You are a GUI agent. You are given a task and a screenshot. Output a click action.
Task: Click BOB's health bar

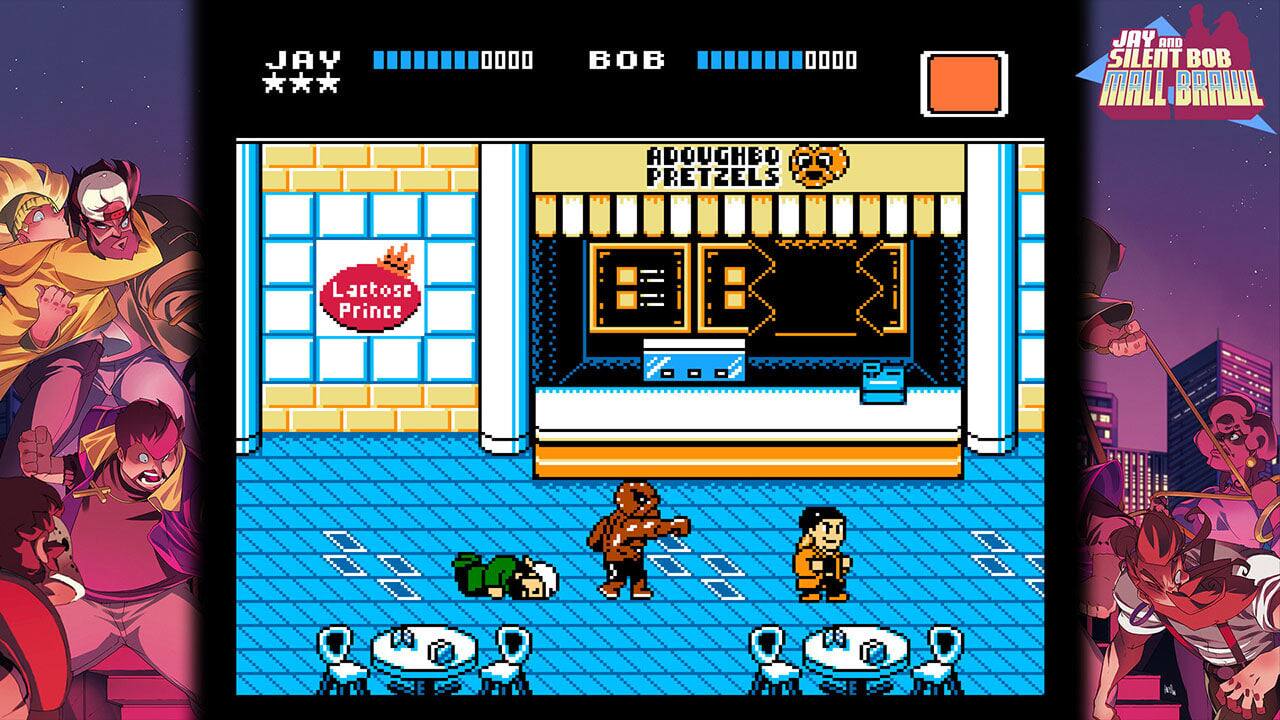[x=750, y=60]
